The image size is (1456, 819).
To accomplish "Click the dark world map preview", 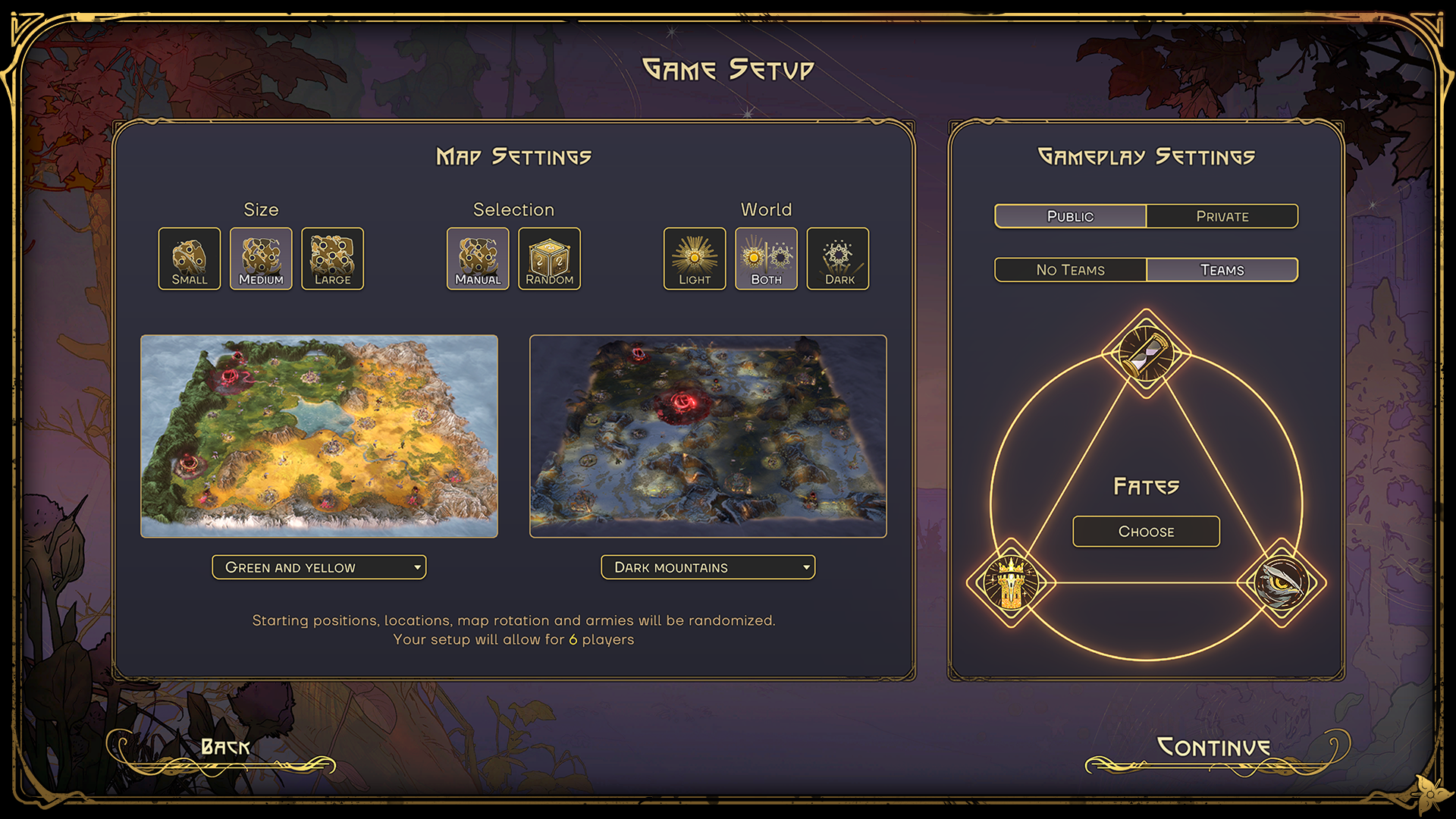I will click(708, 436).
